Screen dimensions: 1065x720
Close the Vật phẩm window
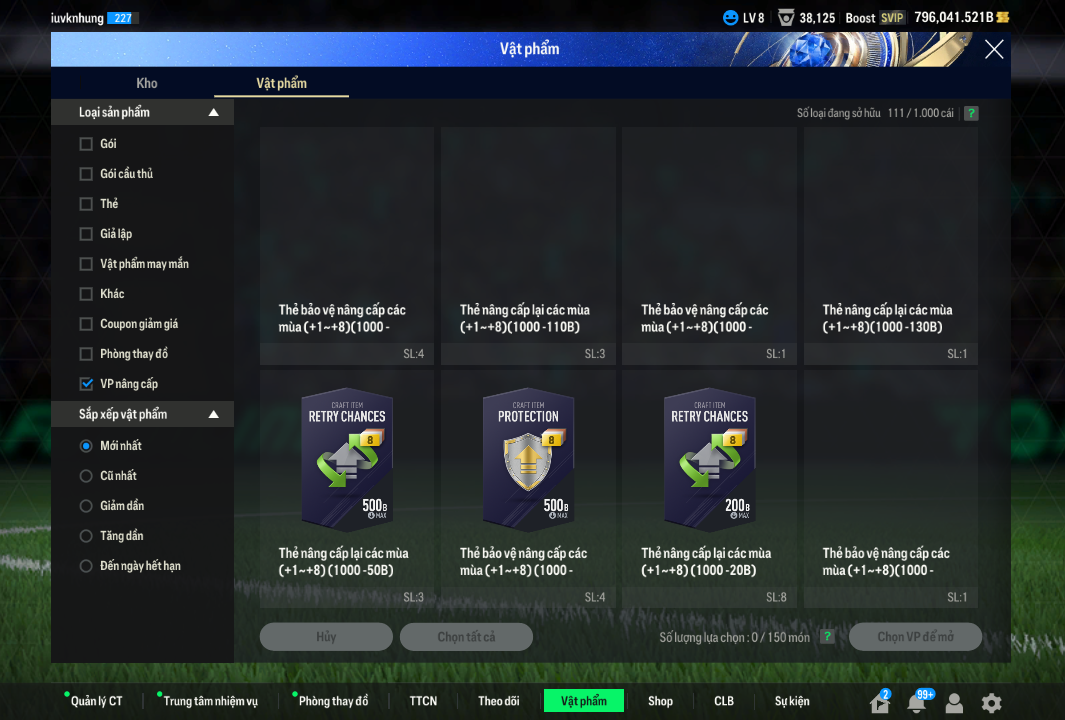tap(993, 49)
